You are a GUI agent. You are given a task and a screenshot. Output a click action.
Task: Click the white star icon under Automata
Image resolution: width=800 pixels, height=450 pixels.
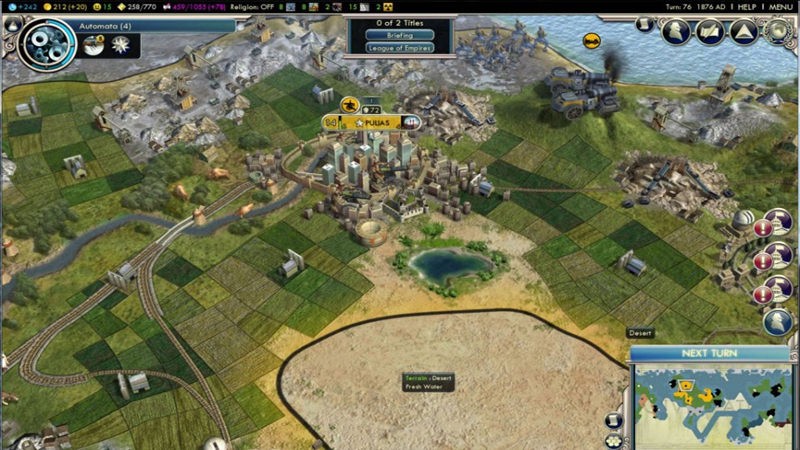(122, 45)
